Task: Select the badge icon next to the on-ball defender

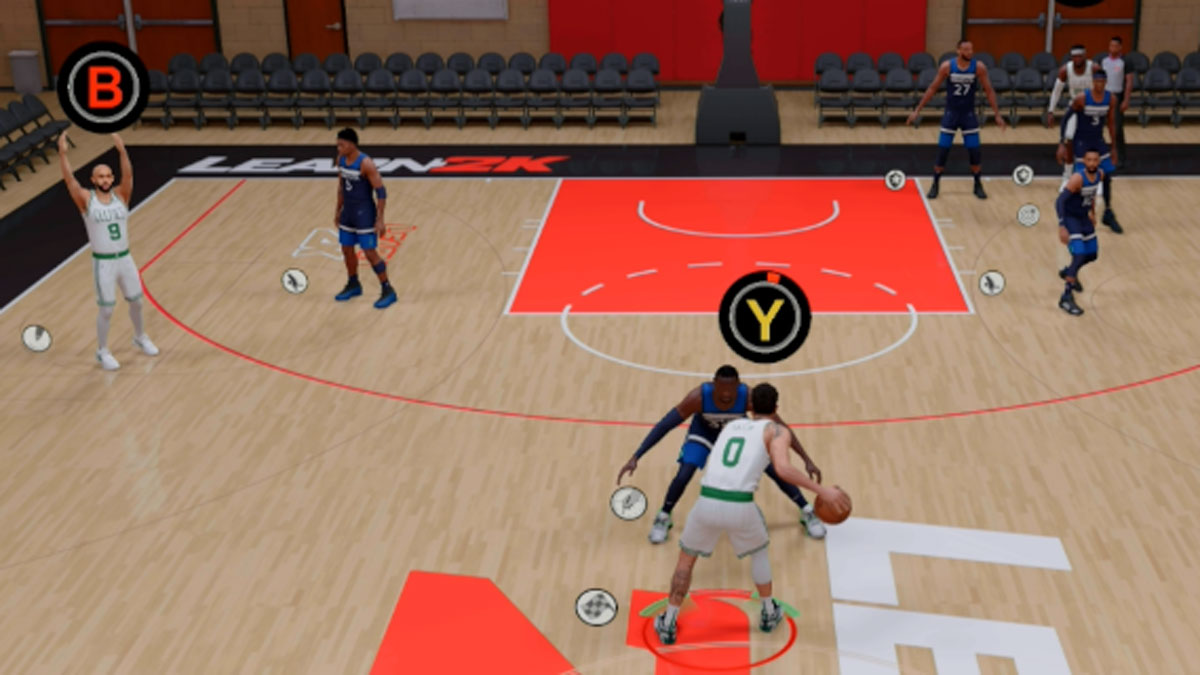Action: [628, 502]
